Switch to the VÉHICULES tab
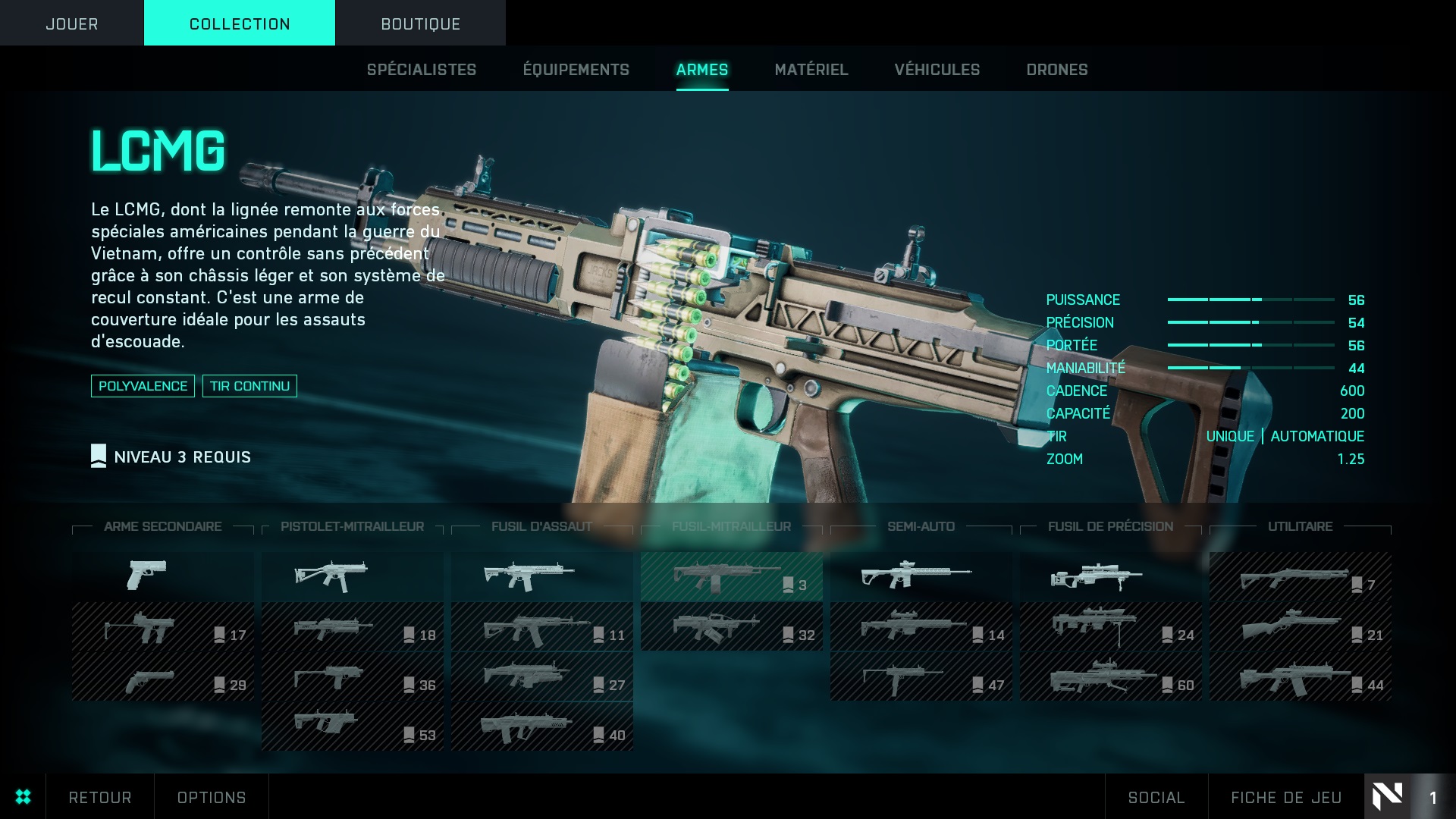1456x819 pixels. [x=937, y=69]
